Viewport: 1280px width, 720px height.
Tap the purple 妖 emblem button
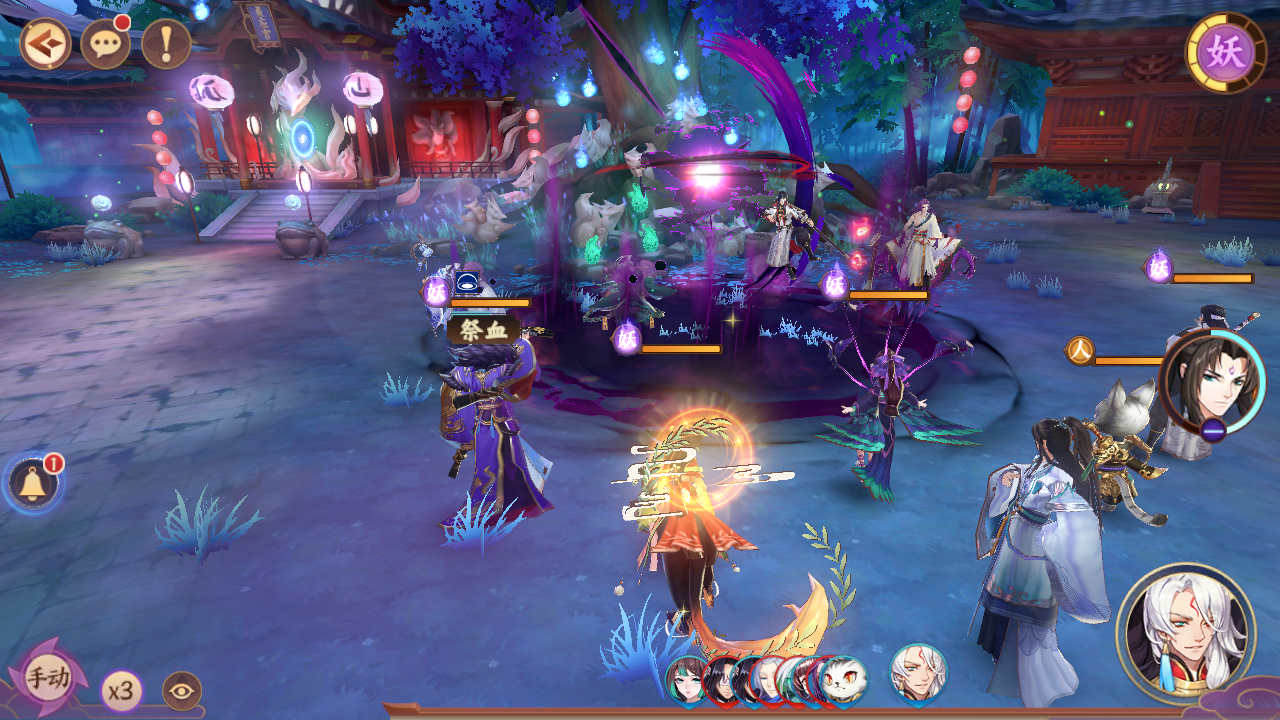pyautogui.click(x=1225, y=52)
